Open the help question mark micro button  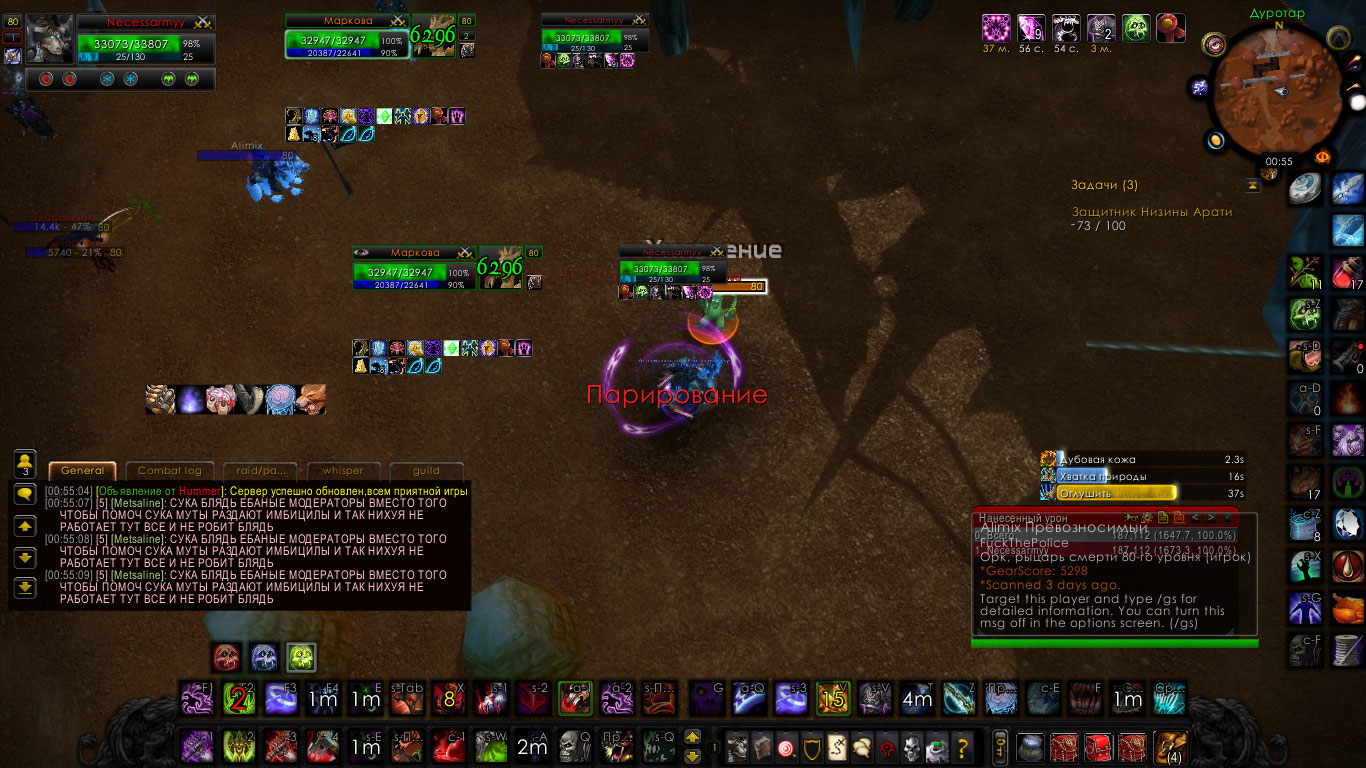[x=963, y=746]
